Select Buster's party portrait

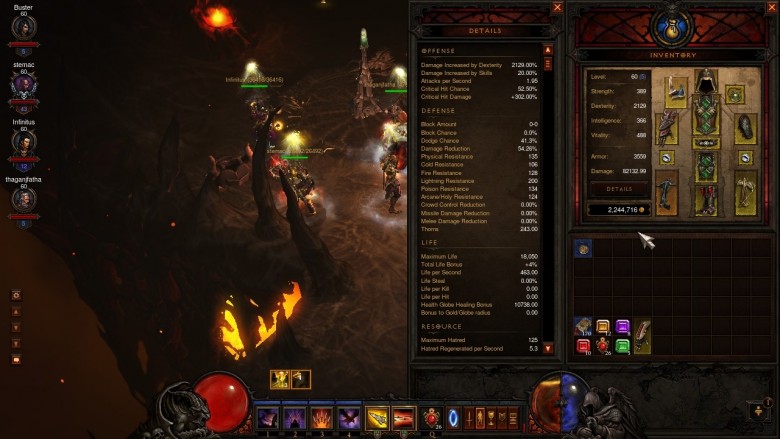pyautogui.click(x=24, y=27)
